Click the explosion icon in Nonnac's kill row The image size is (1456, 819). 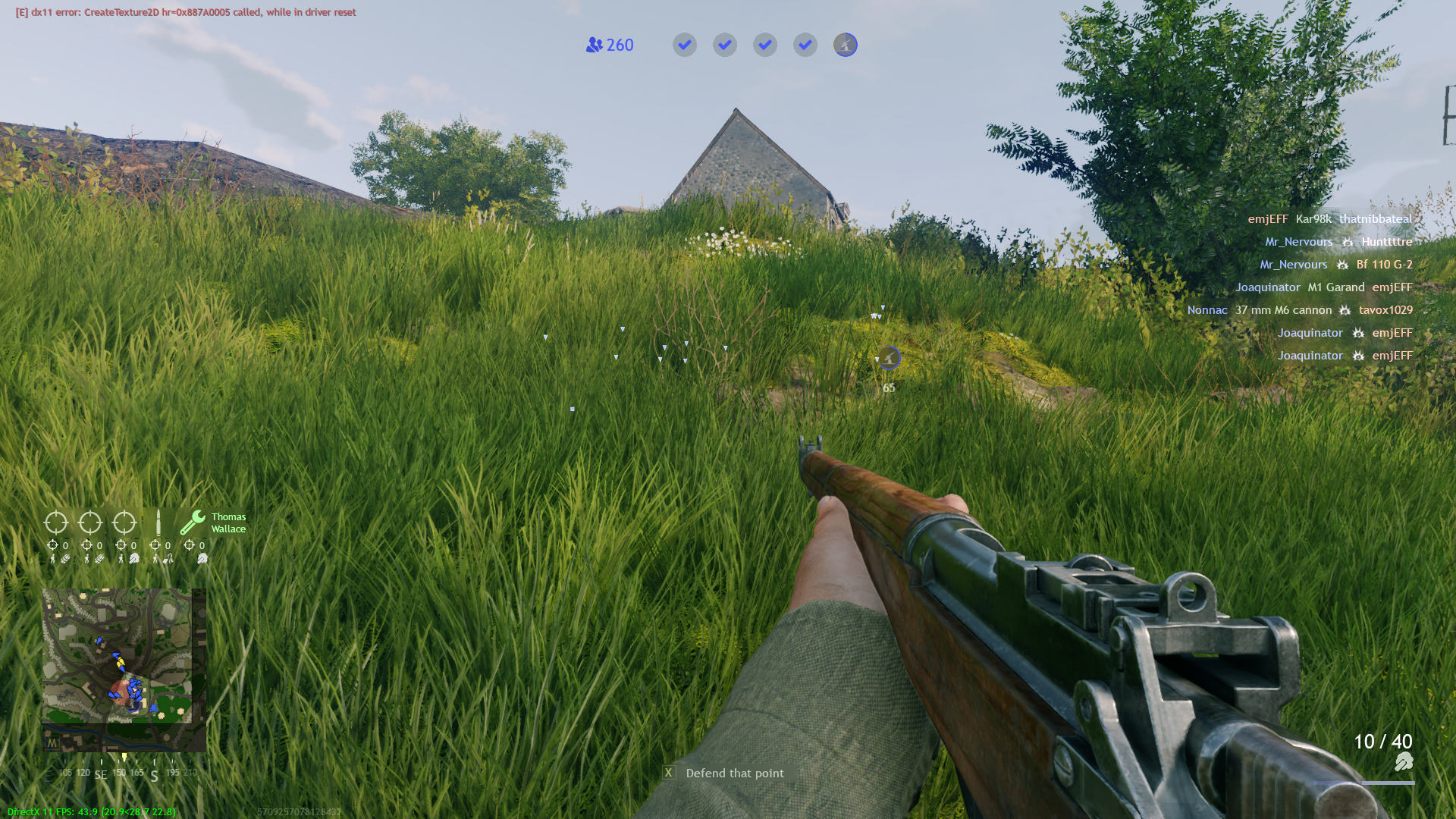[x=1345, y=310]
